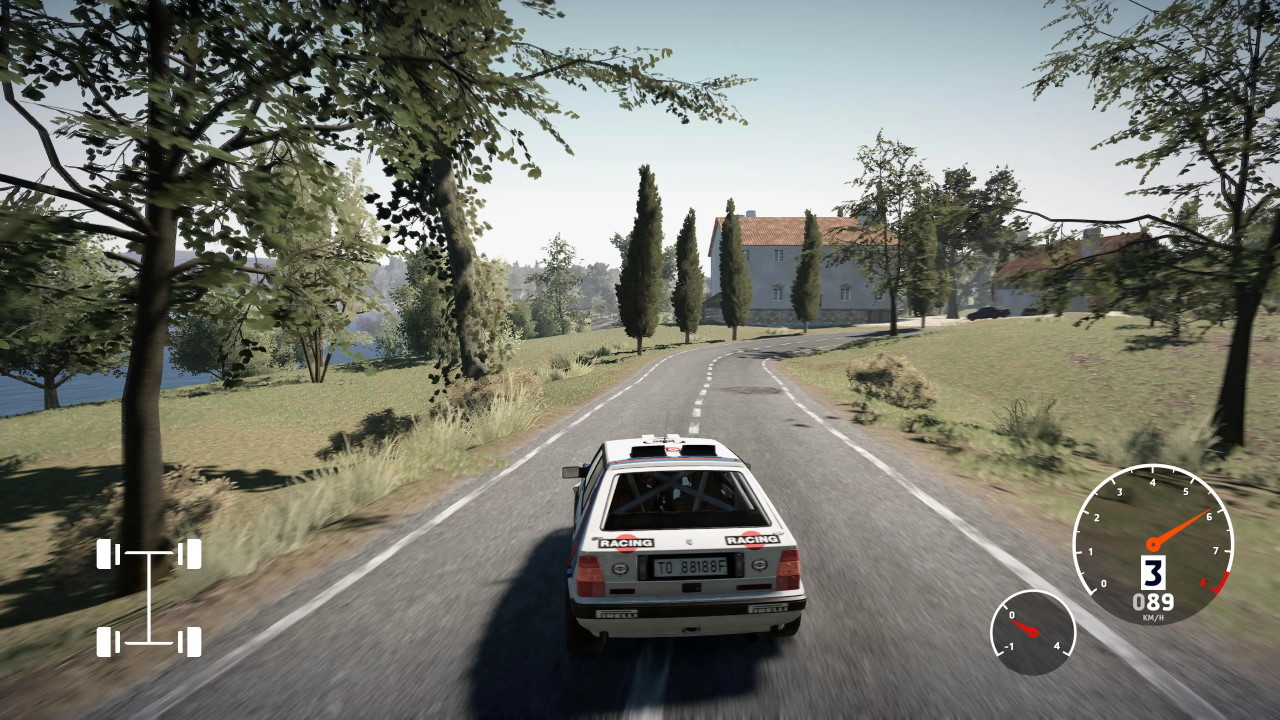Click the car drivetrain damage diagram
This screenshot has width=1280, height=720.
coord(149,597)
